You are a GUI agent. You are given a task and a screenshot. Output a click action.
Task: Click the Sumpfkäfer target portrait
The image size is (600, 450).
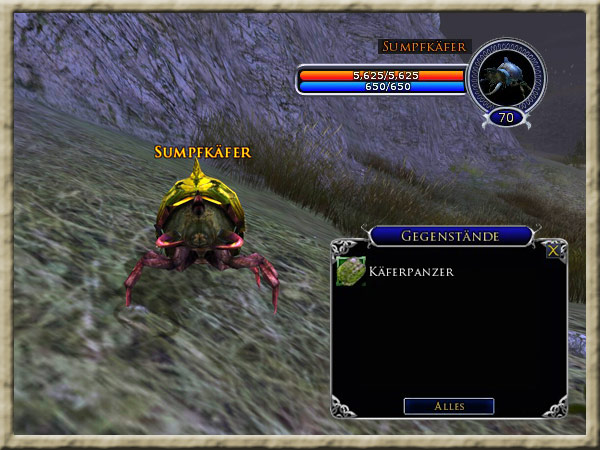click(x=506, y=78)
